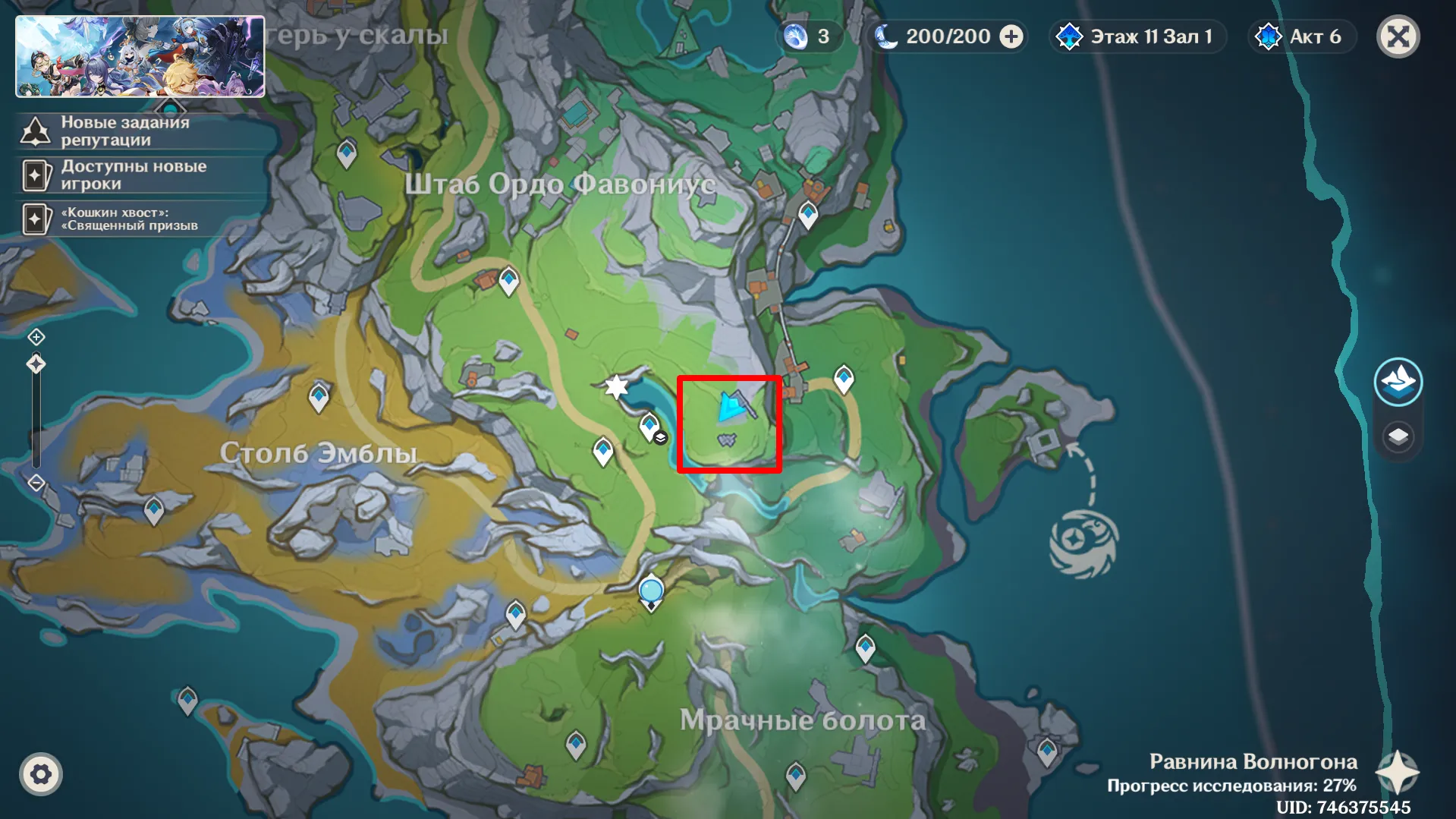This screenshot has width=1456, height=819.
Task: Open map settings gear icon
Action: pos(41,774)
